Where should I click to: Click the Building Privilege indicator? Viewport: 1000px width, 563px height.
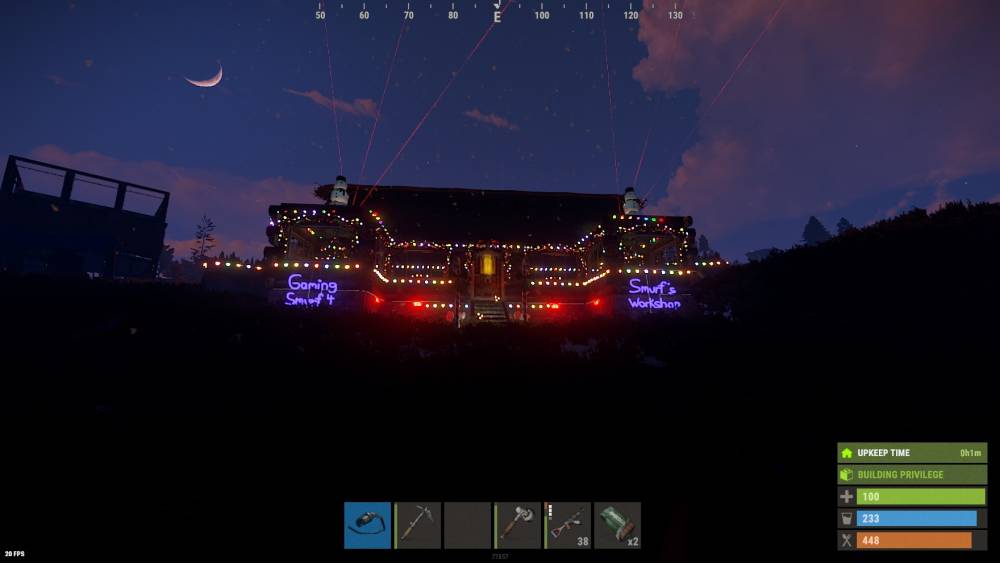912,475
